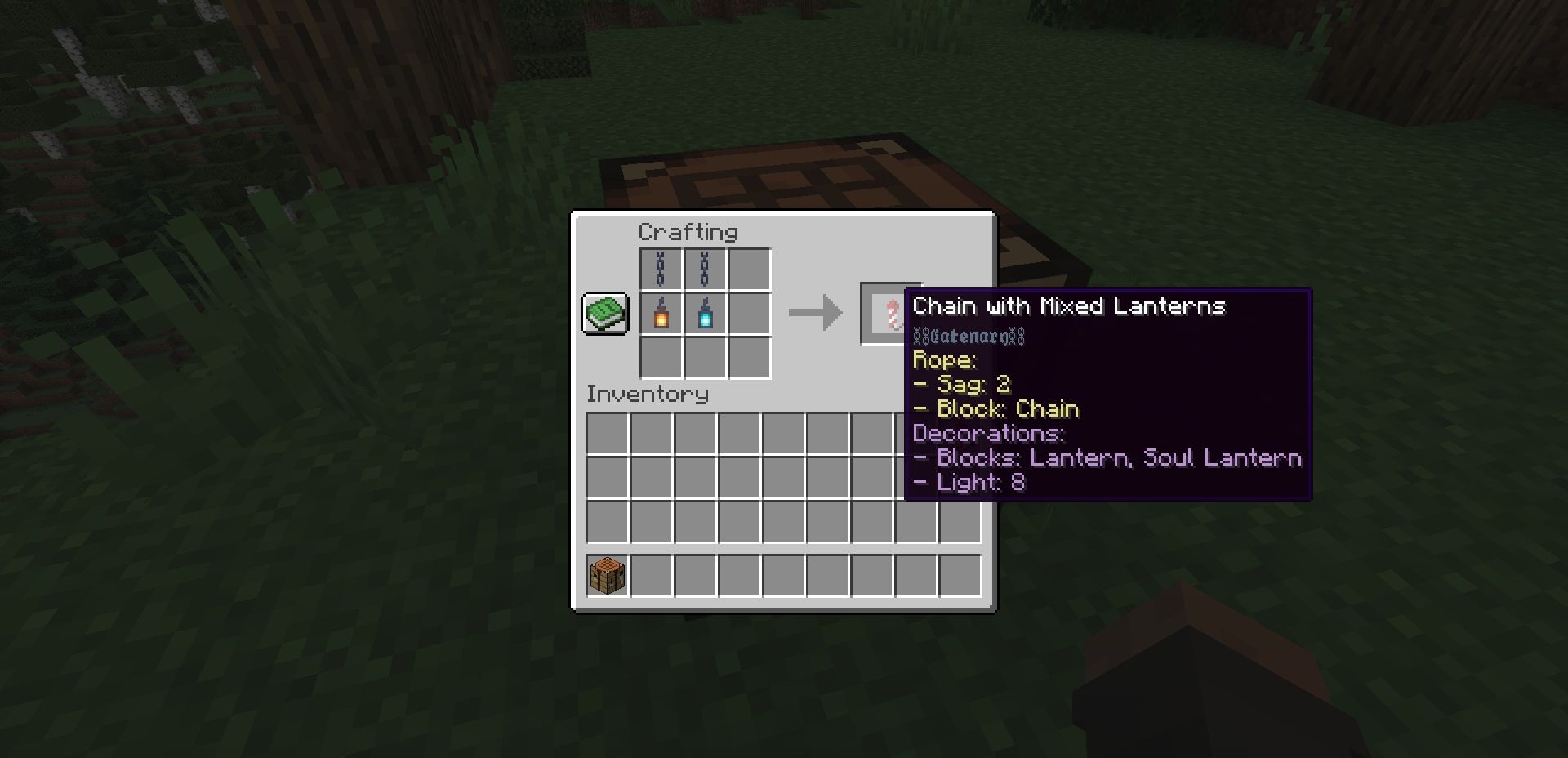Screen dimensions: 1568x758
Task: Click the Sag: 2 tooltip line
Action: 964,384
